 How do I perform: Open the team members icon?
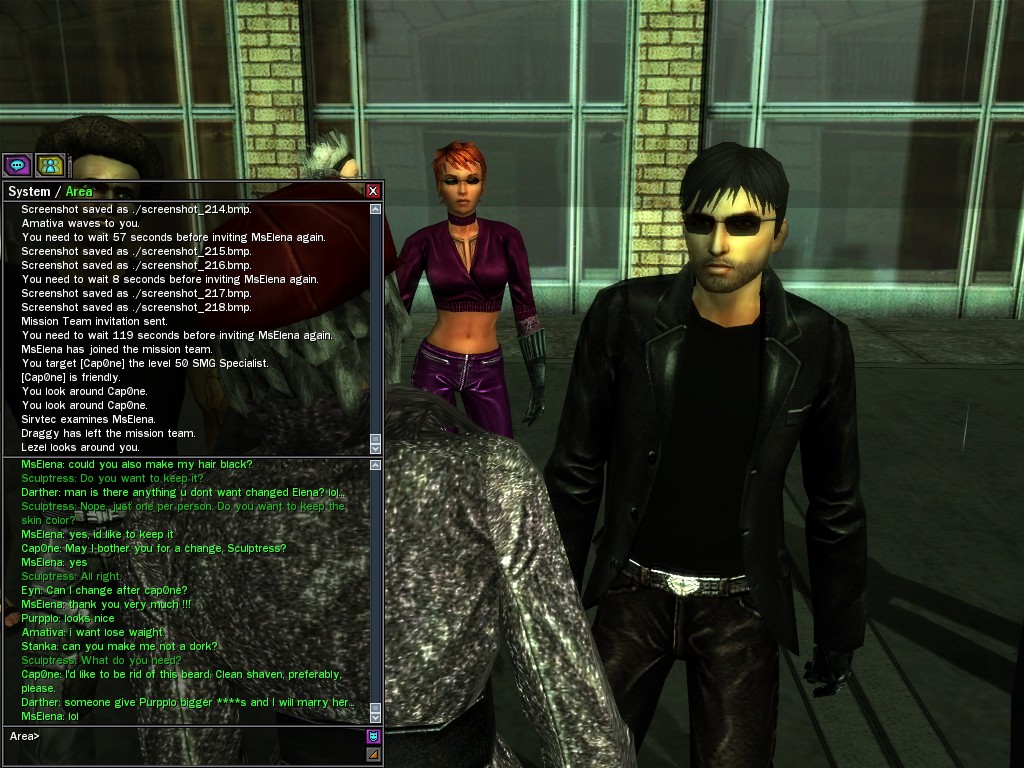(x=49, y=165)
